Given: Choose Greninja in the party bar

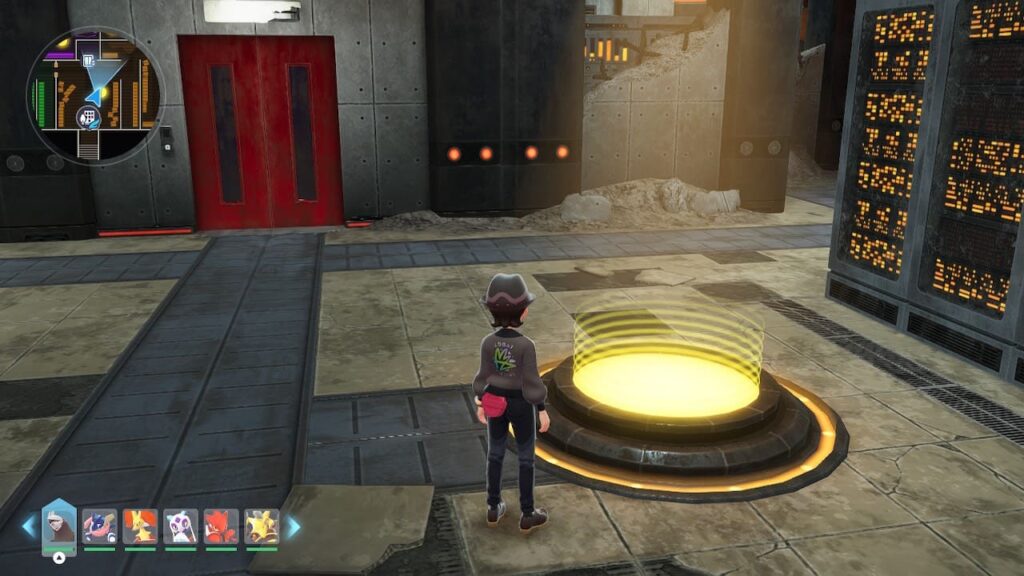Looking at the screenshot, I should pos(99,526).
